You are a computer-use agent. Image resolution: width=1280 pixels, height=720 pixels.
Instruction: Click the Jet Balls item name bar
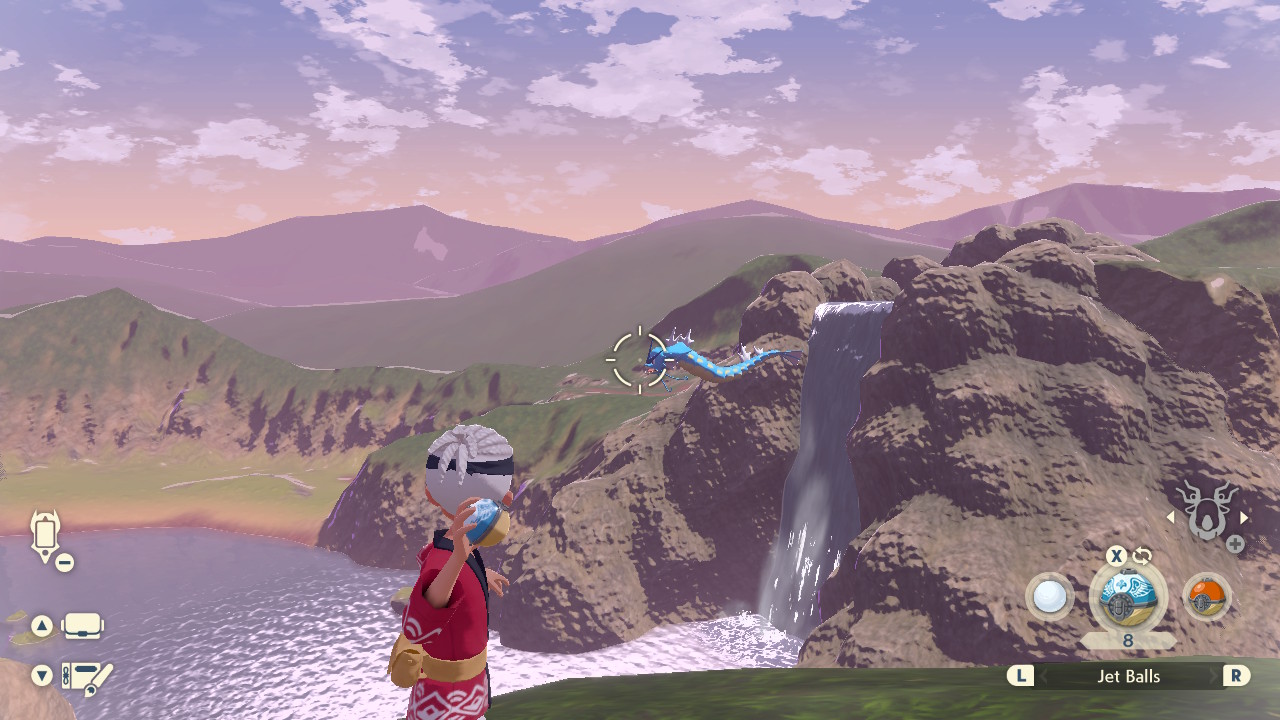click(1128, 677)
